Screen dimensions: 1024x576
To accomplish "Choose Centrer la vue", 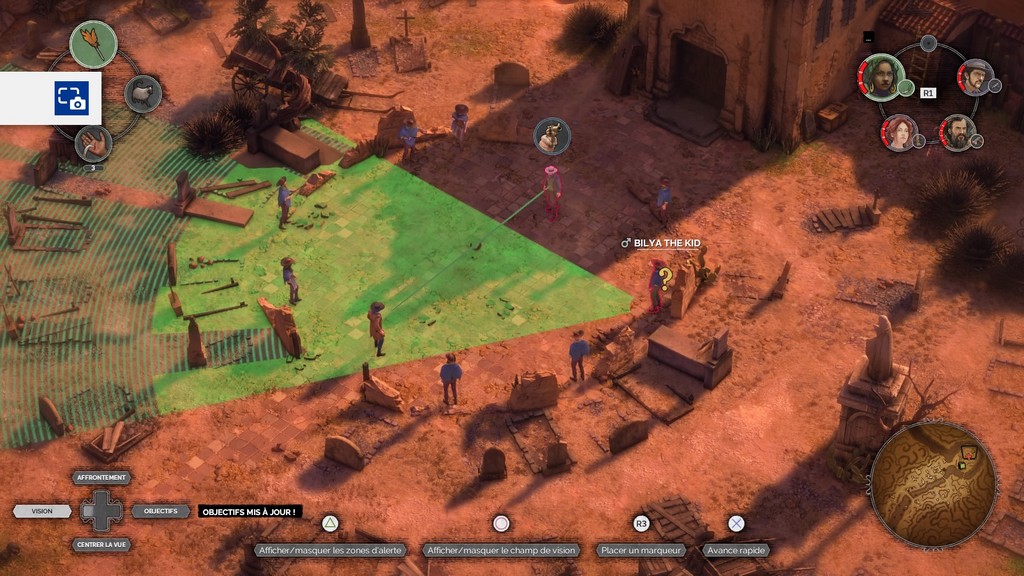I will click(101, 545).
